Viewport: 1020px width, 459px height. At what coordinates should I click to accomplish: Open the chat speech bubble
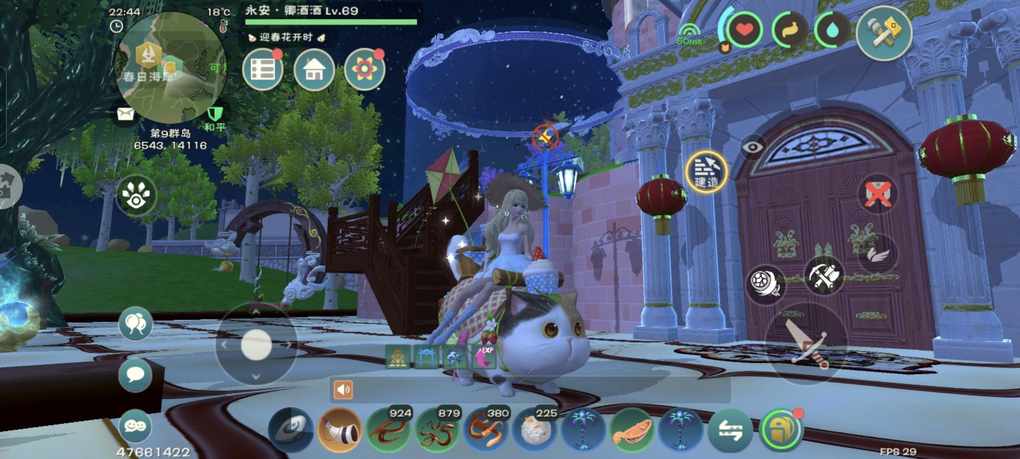point(135,375)
